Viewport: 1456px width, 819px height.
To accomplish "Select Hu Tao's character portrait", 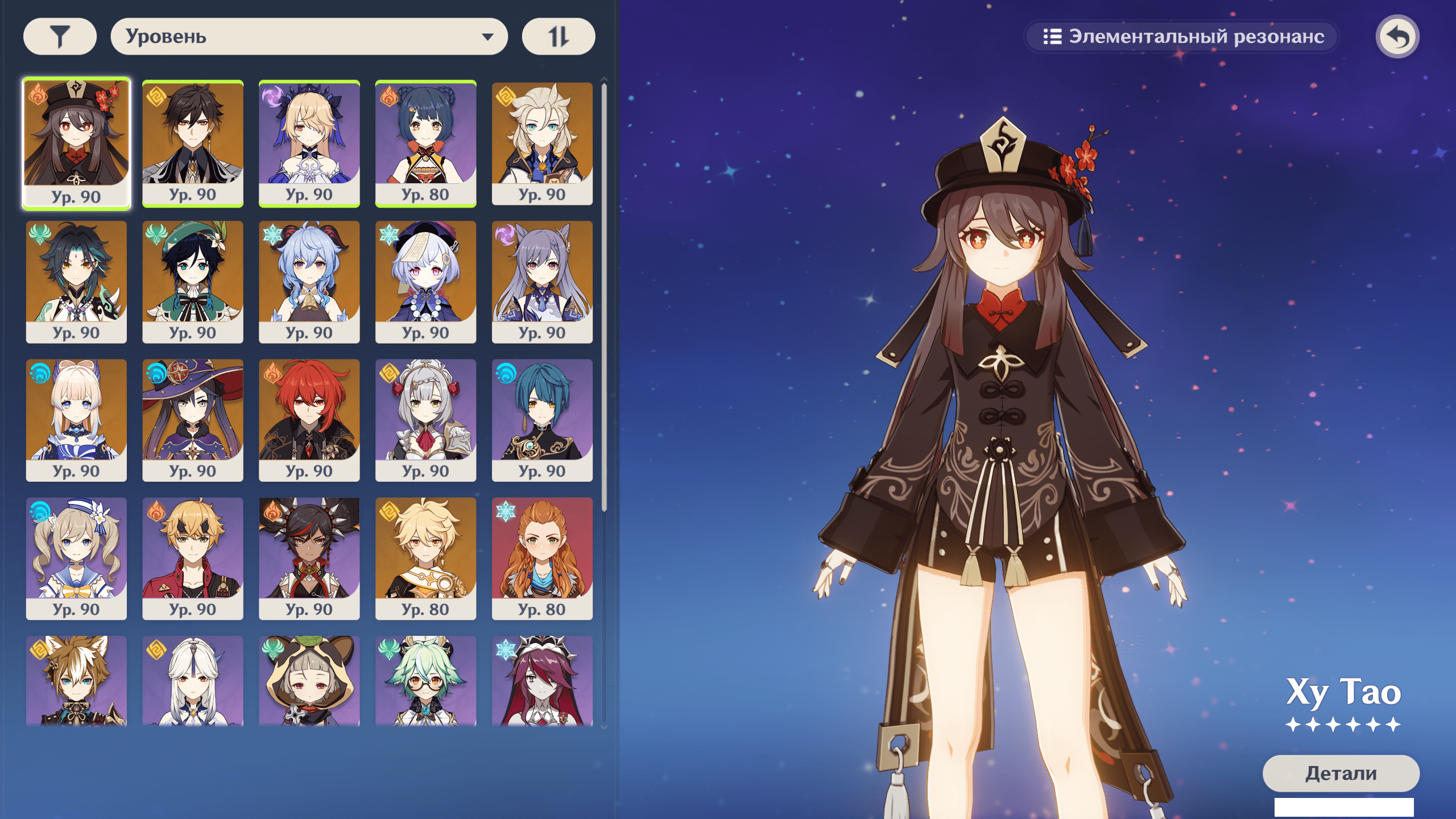I will point(76,142).
